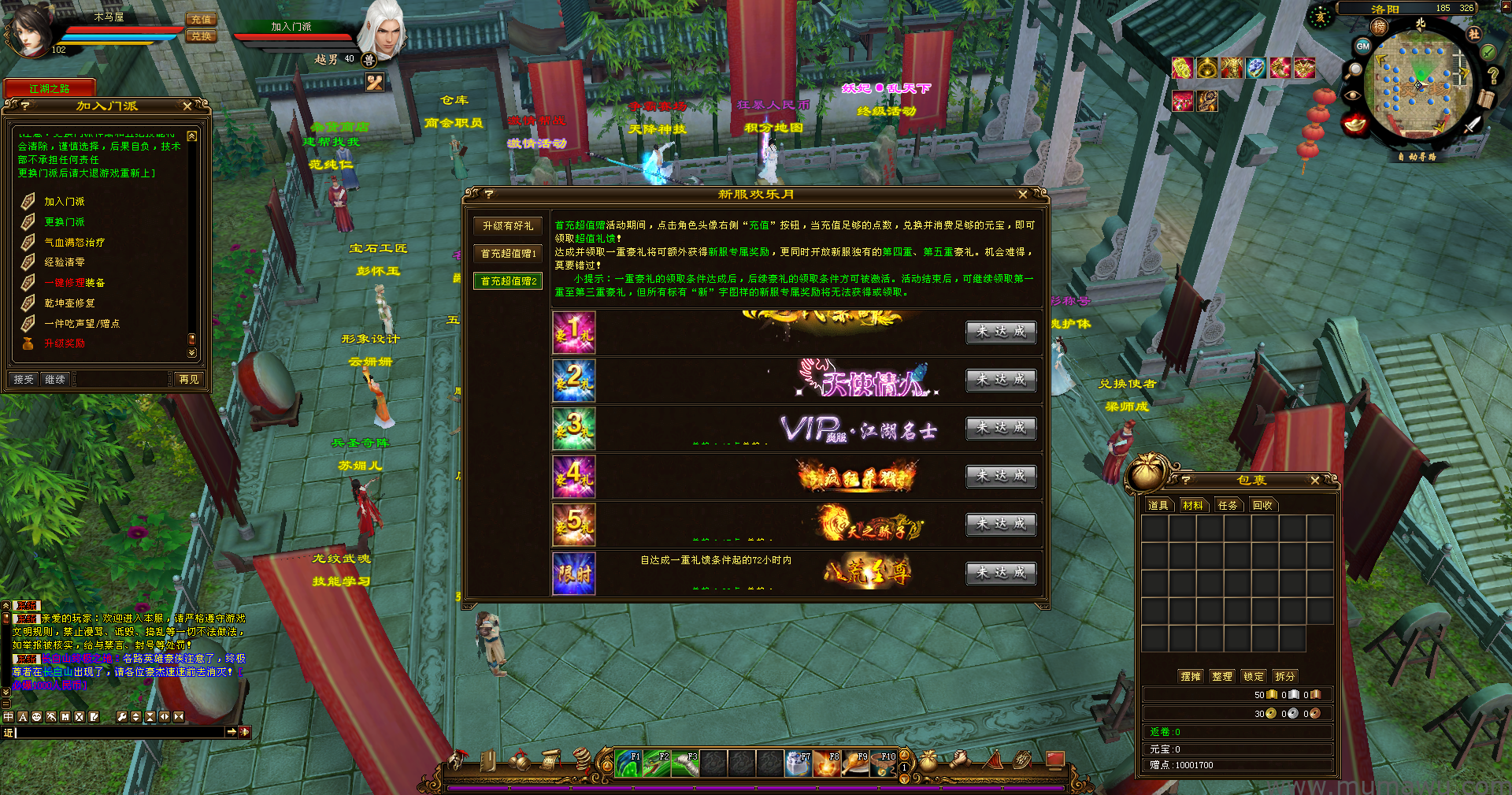Click the 整理 button to sort bag

coord(1221,676)
